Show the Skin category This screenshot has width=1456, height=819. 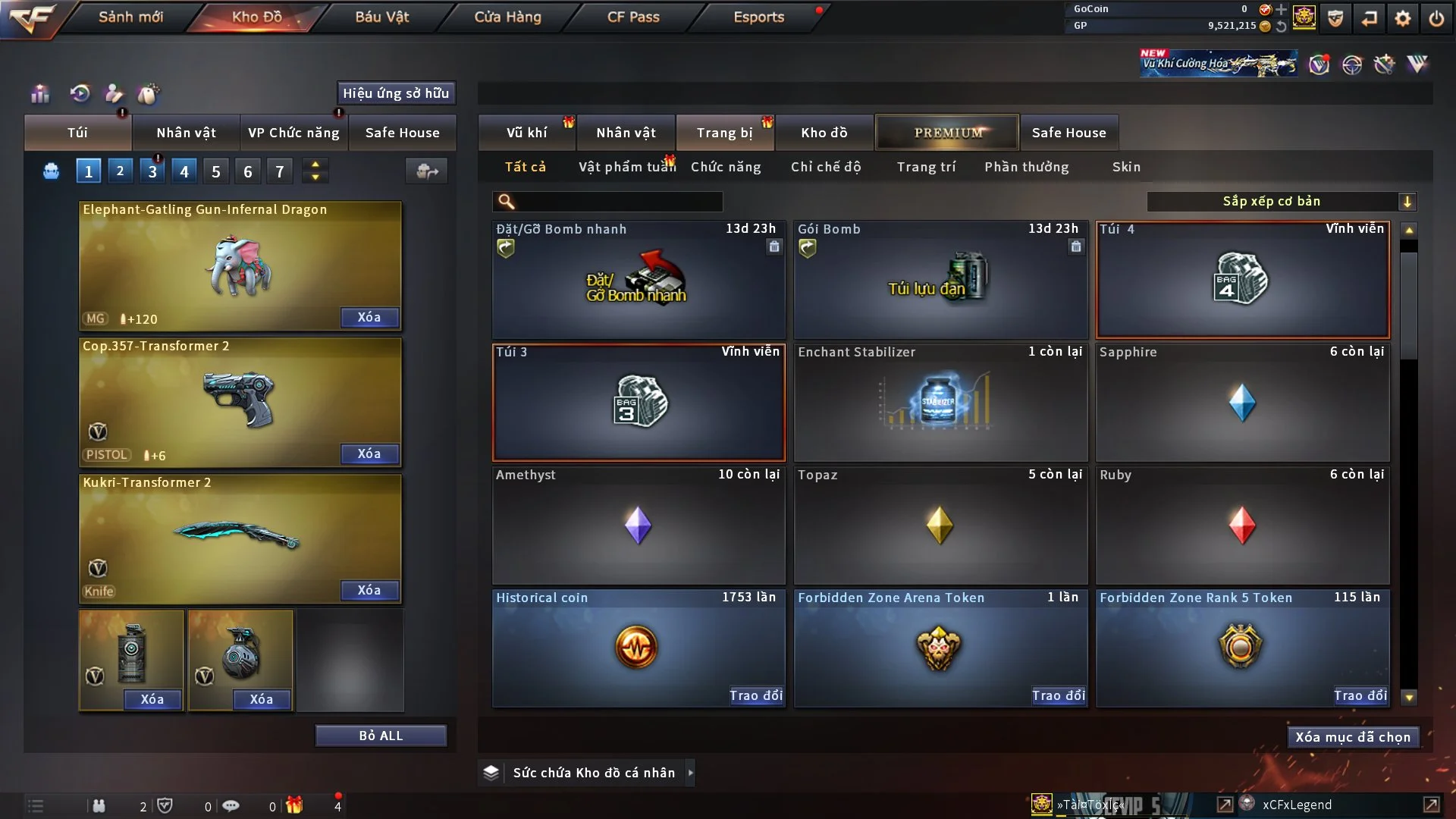pyautogui.click(x=1126, y=167)
